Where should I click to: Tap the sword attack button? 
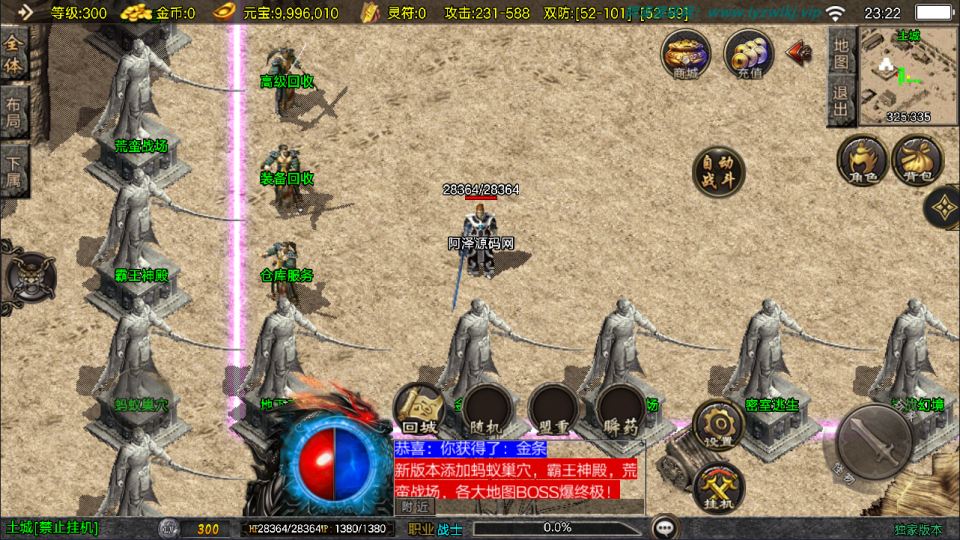tap(872, 441)
